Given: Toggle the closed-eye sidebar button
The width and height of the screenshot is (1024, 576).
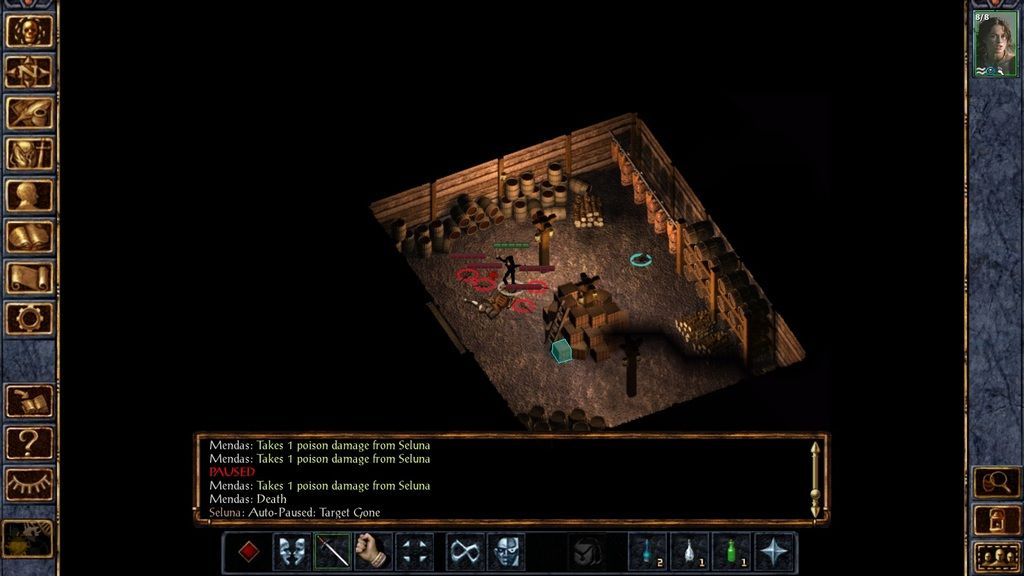Looking at the screenshot, I should coord(29,484).
